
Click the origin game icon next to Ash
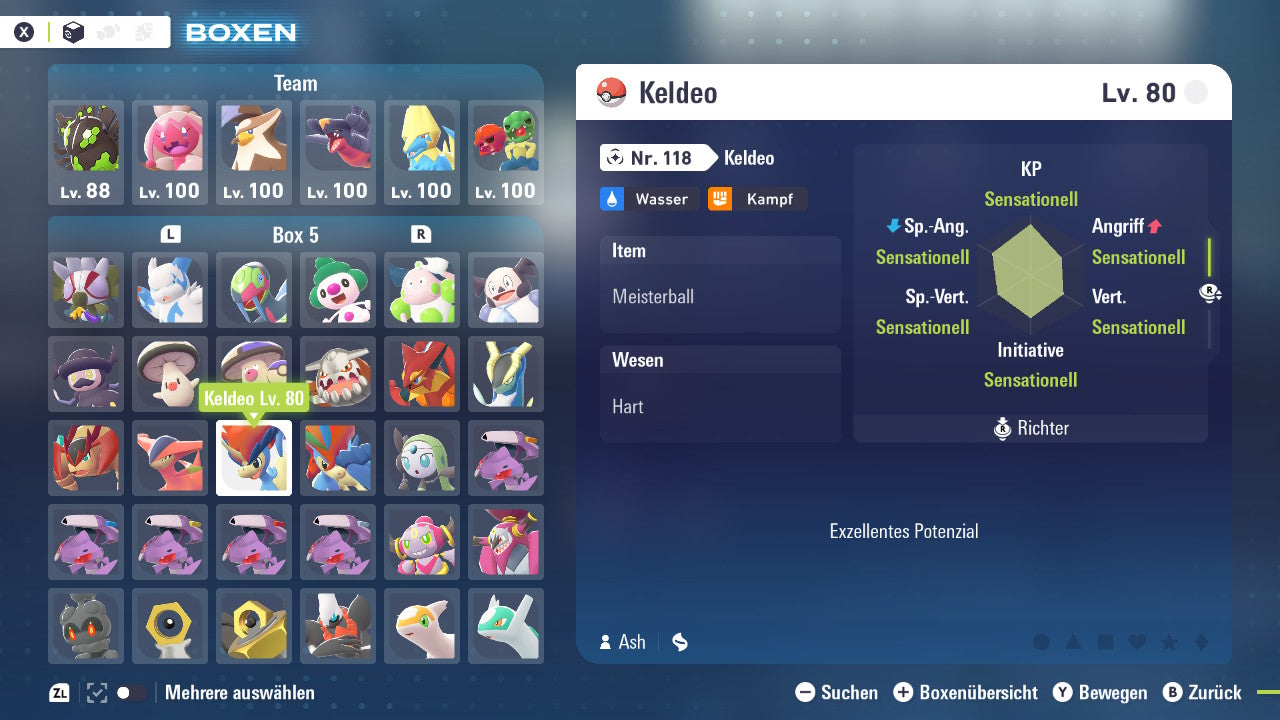[679, 642]
